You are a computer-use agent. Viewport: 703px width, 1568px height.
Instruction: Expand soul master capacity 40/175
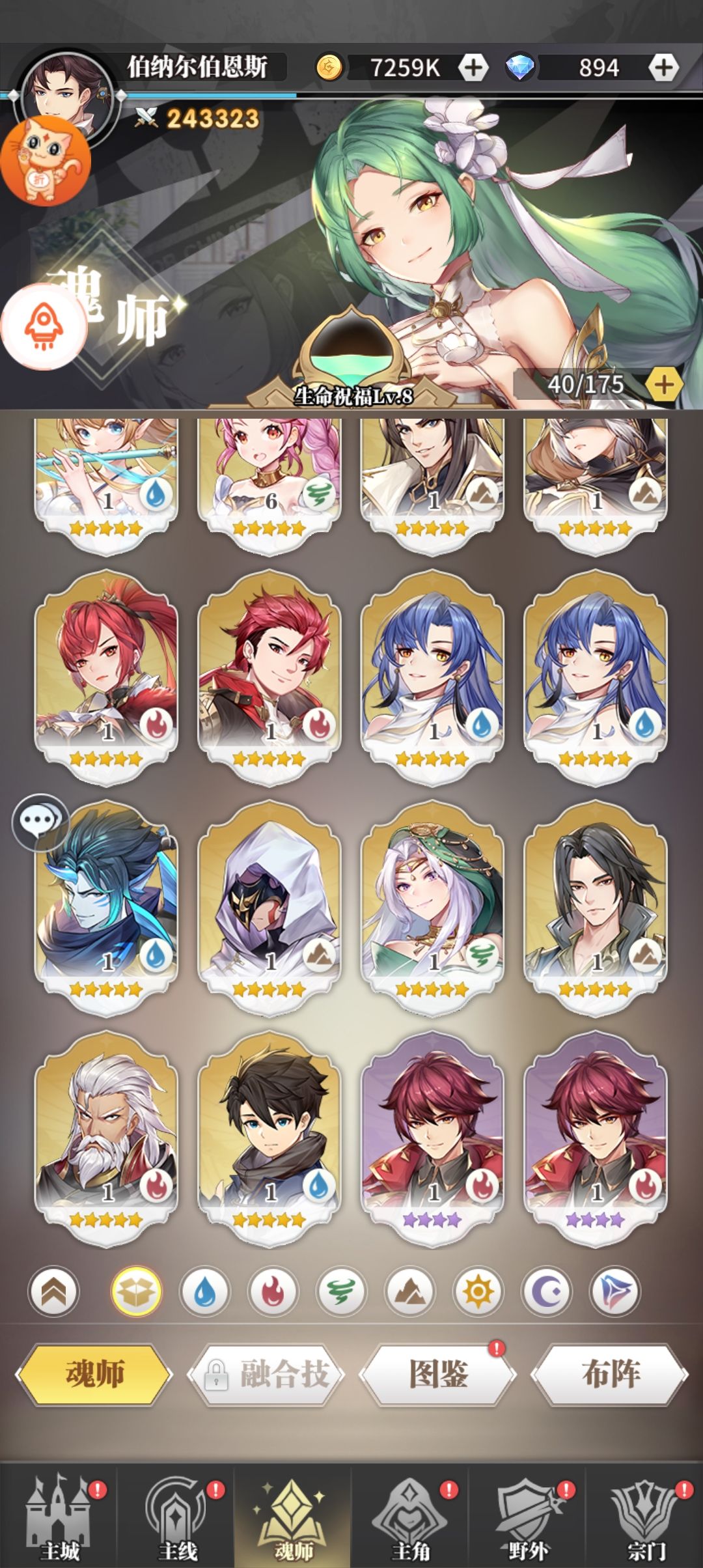pyautogui.click(x=664, y=385)
